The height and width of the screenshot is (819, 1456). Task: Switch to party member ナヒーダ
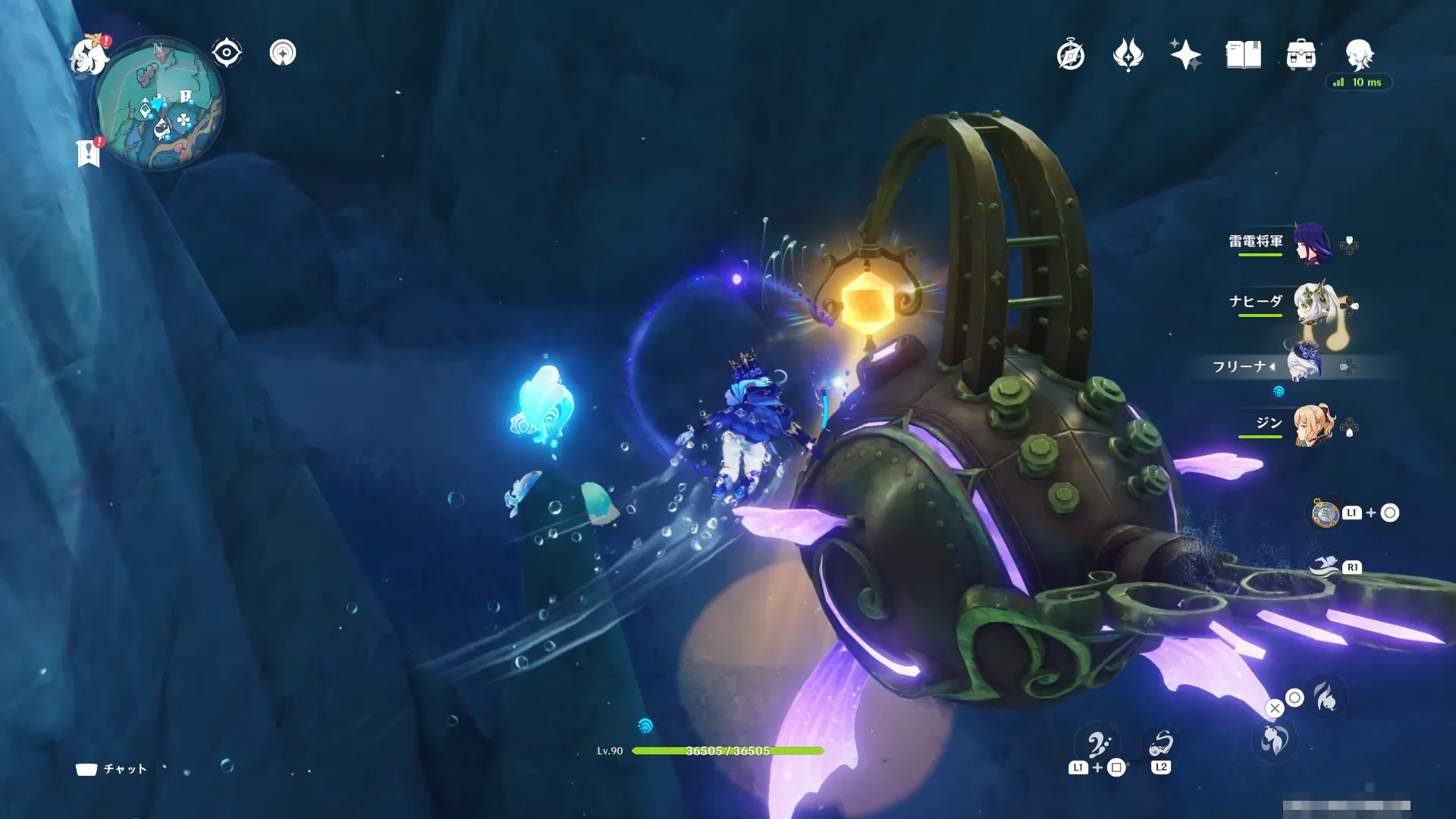pos(1310,303)
